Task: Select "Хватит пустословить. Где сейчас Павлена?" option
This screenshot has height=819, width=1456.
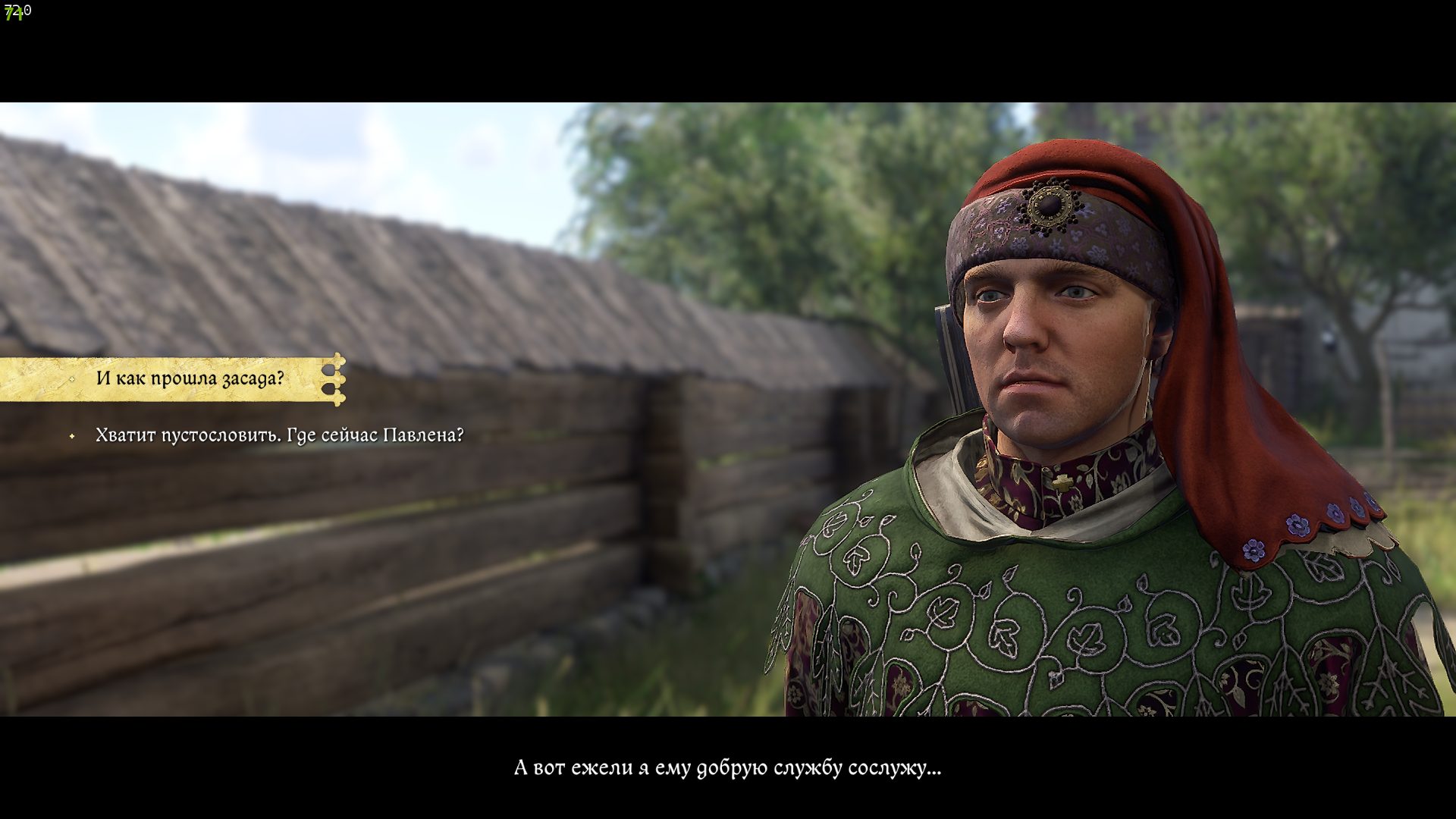Action: coord(279,436)
